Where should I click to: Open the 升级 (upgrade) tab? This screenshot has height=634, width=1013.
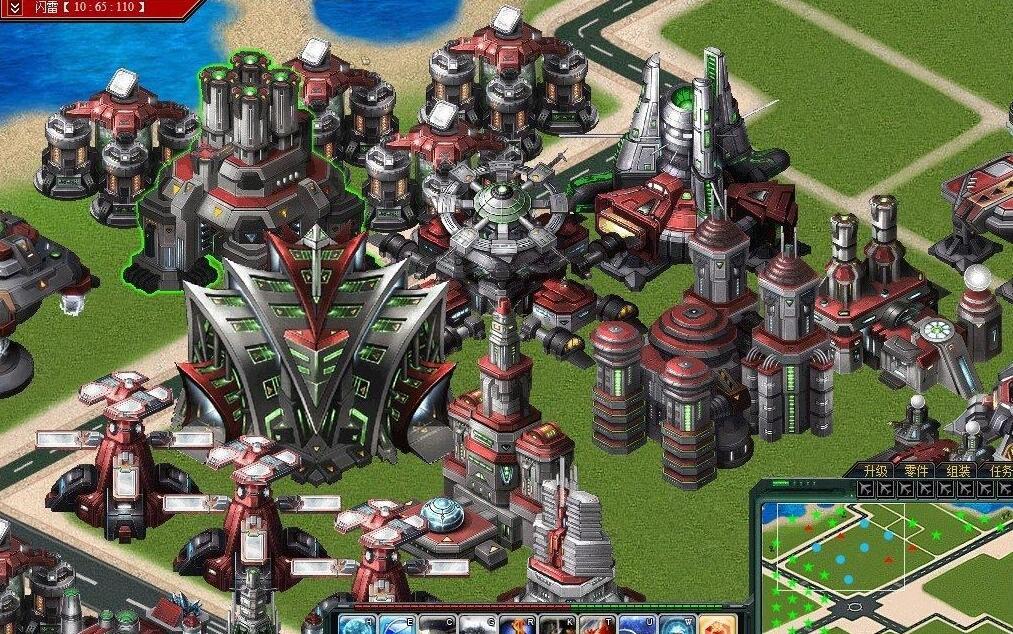(876, 470)
